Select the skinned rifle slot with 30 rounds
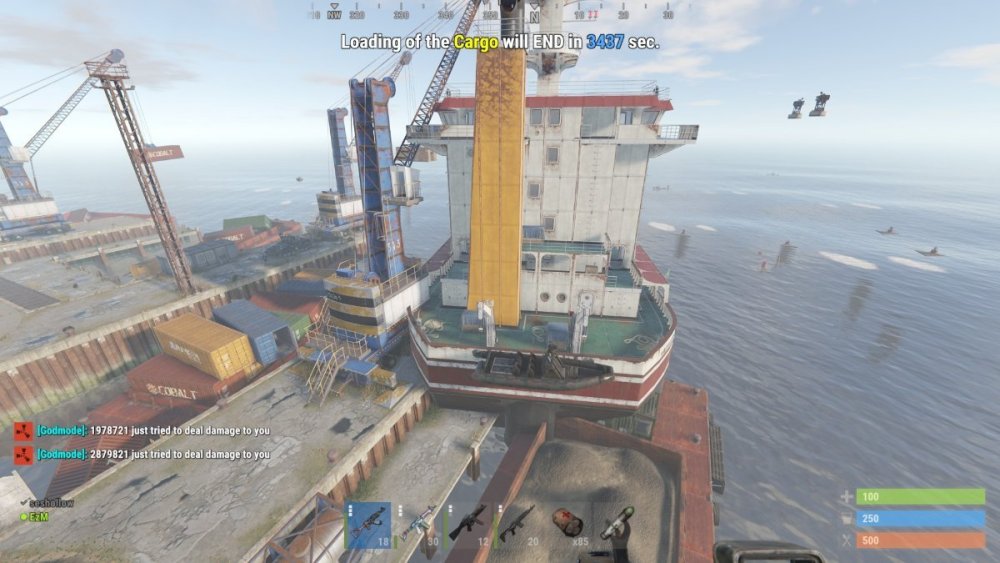 click(418, 525)
